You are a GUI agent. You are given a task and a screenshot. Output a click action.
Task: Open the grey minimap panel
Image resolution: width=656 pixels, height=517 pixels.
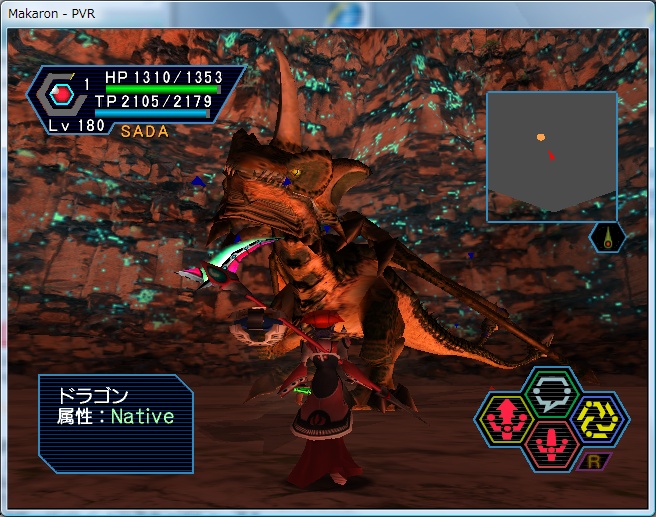pos(551,155)
